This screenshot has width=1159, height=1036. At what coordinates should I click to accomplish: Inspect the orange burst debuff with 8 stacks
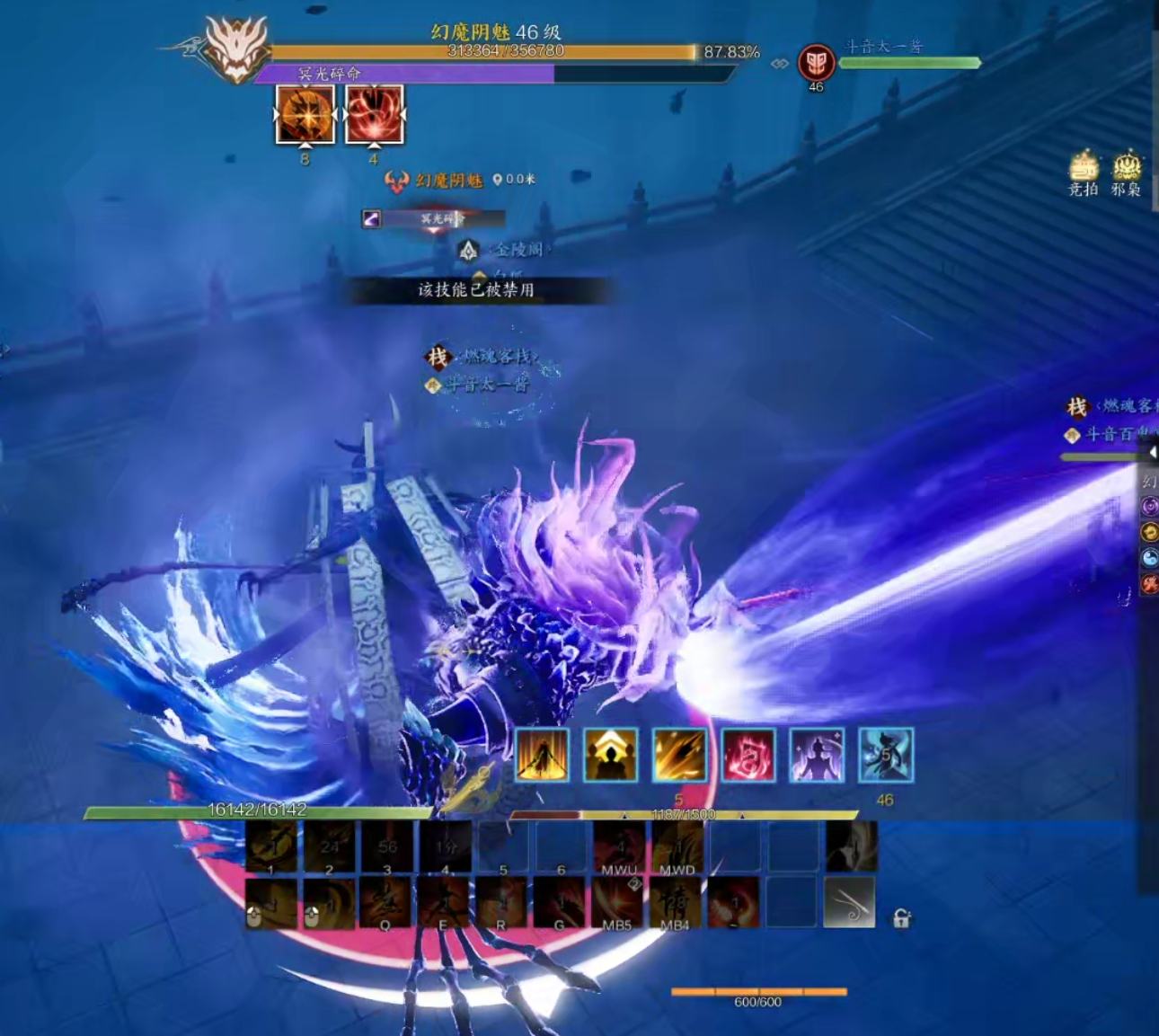305,114
